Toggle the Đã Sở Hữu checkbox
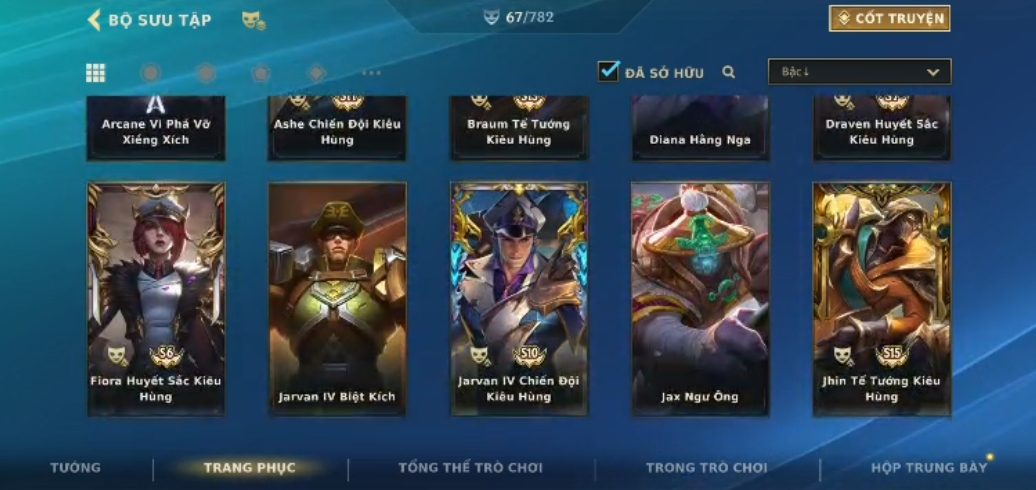Screen dimensions: 1036x490 (x=608, y=71)
